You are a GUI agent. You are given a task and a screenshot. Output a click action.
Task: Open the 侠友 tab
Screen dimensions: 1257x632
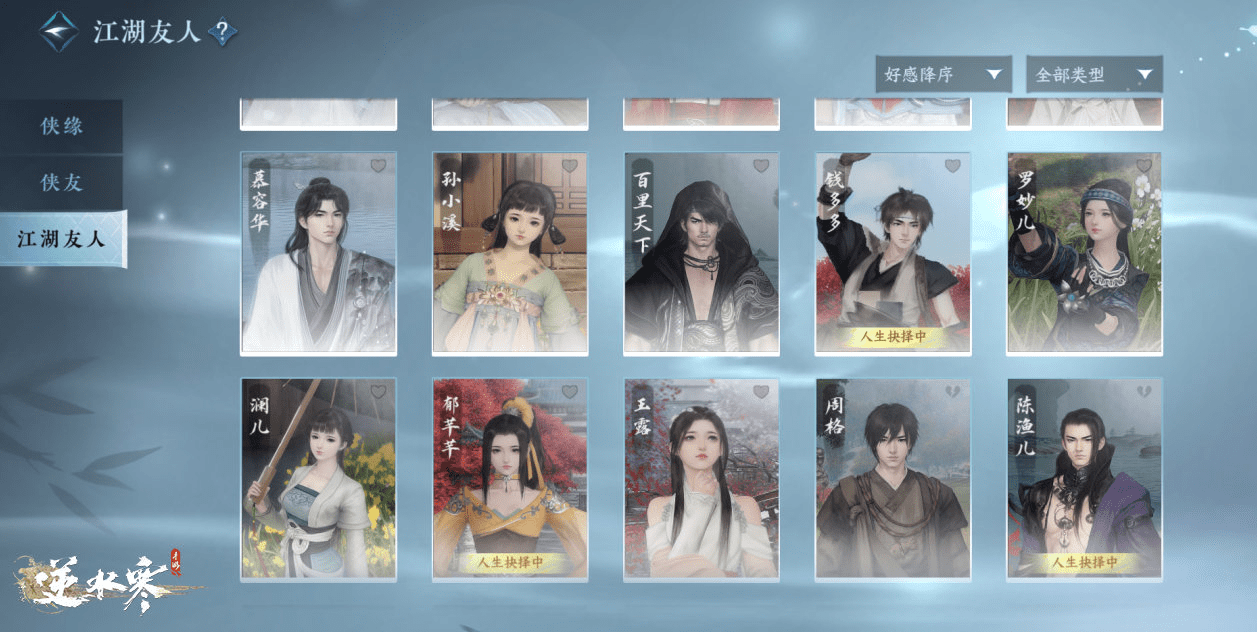click(x=61, y=183)
